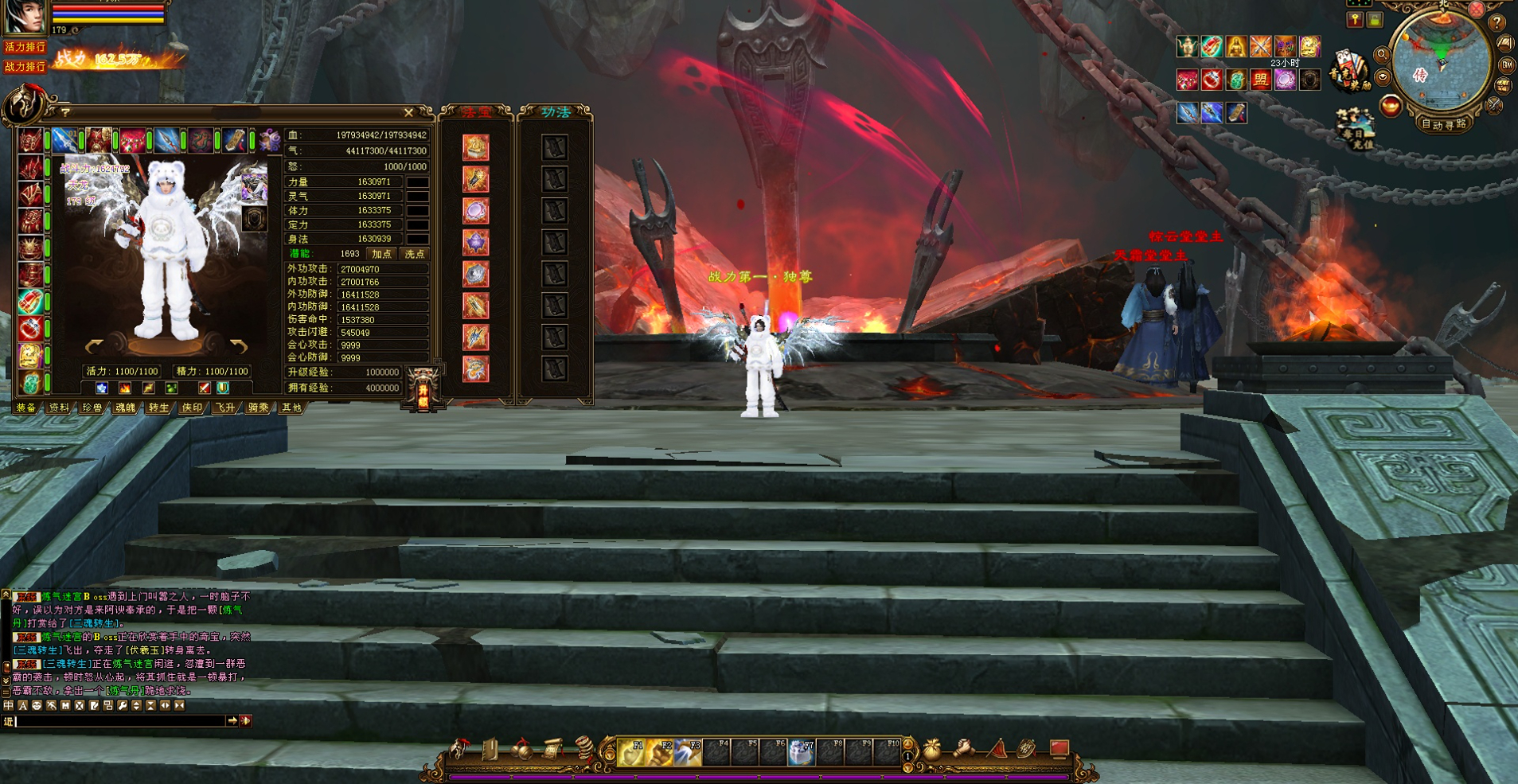Click the 自动寻路 auto-pathfinding button

(x=1442, y=124)
